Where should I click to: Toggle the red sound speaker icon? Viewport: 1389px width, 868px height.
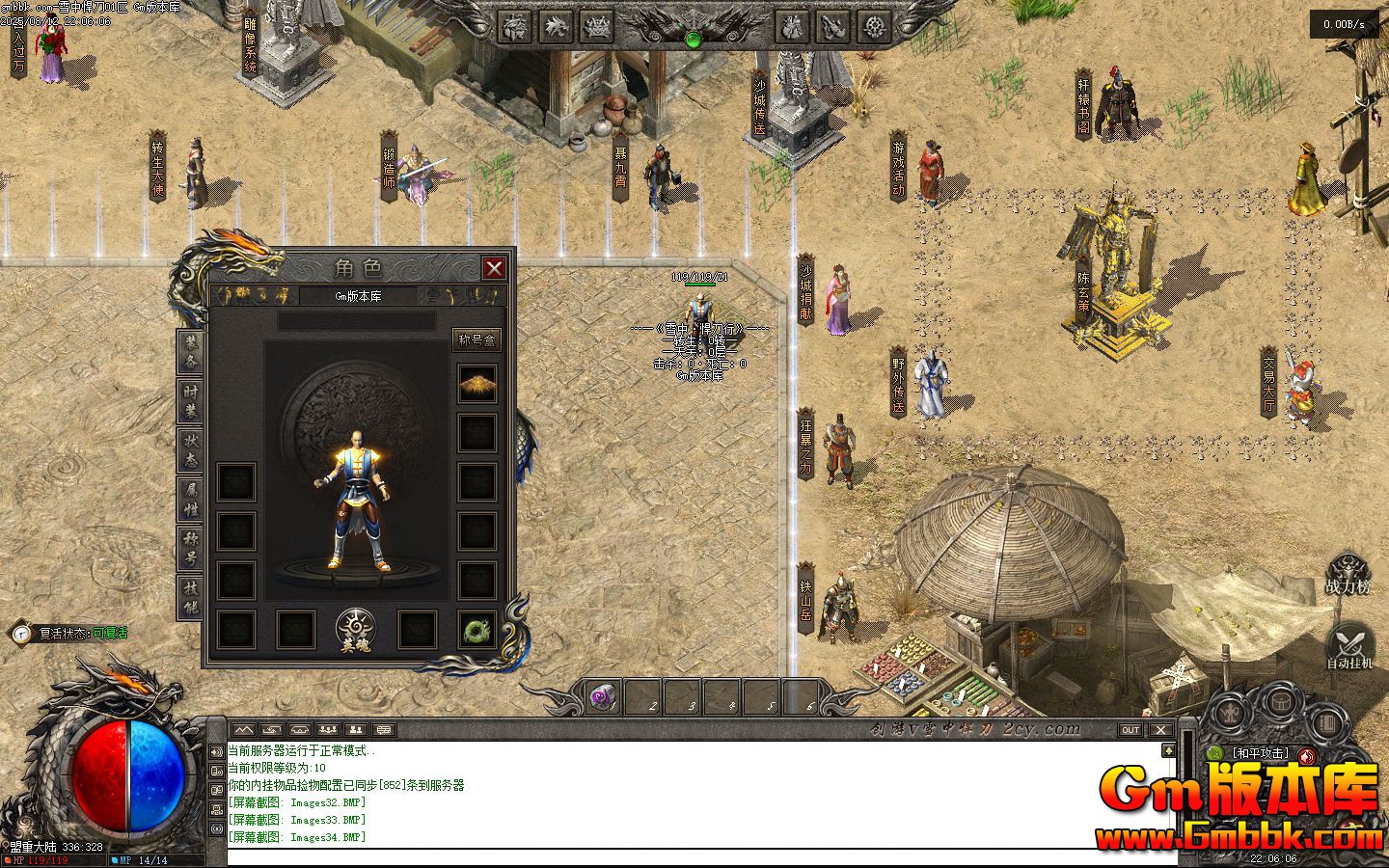1307,755
